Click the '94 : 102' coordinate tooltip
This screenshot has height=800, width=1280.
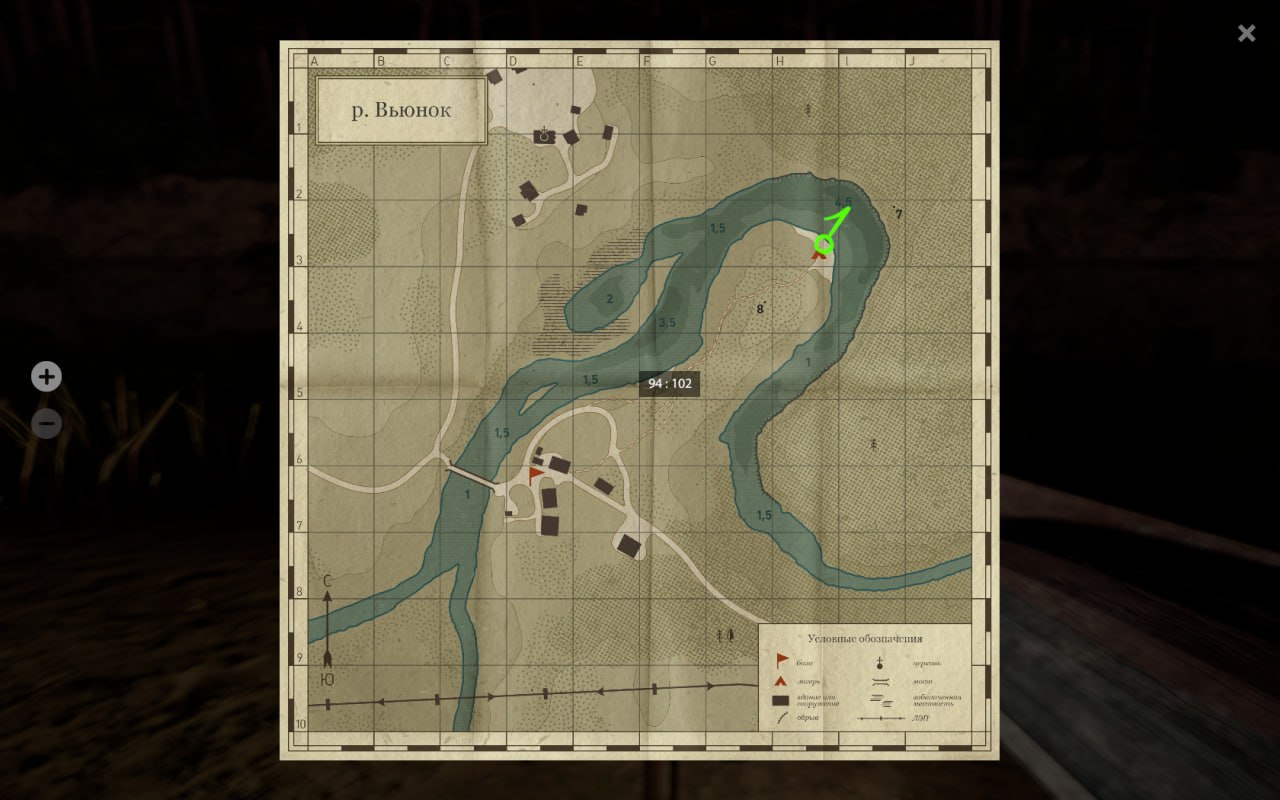click(x=668, y=384)
